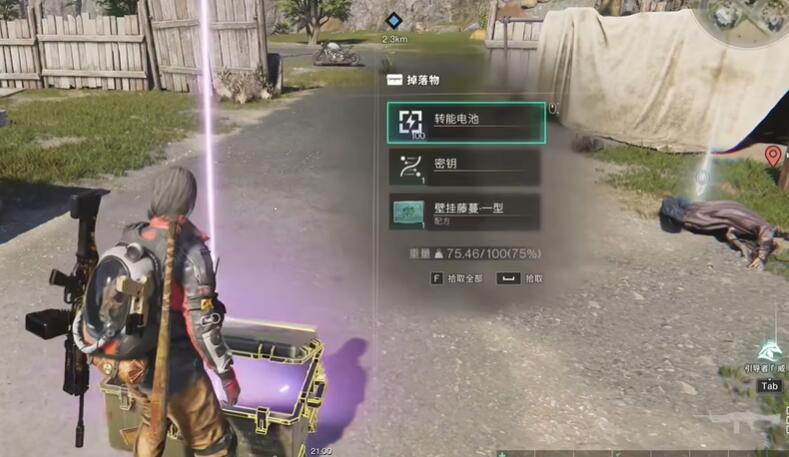The height and width of the screenshot is (457, 789).
Task: Select the 转能电池 loot row
Action: (466, 123)
